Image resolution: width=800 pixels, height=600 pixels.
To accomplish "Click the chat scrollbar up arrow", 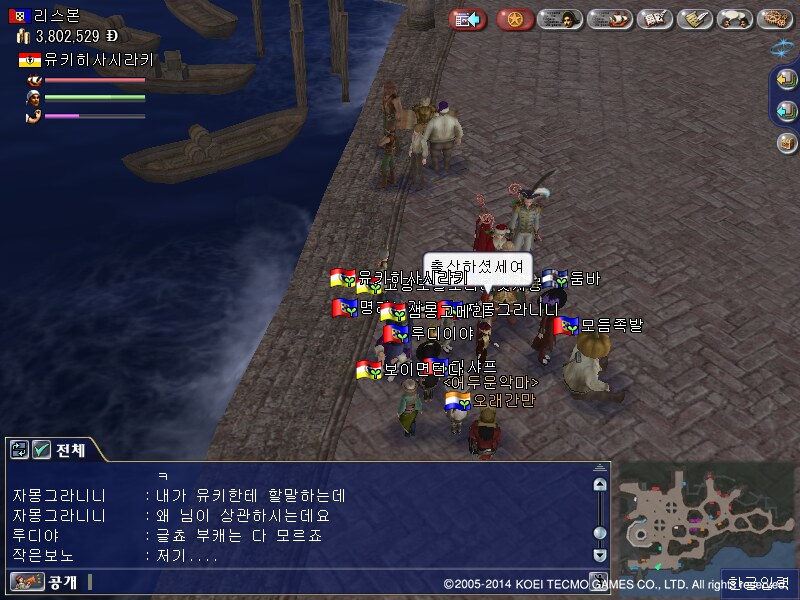I will (599, 485).
